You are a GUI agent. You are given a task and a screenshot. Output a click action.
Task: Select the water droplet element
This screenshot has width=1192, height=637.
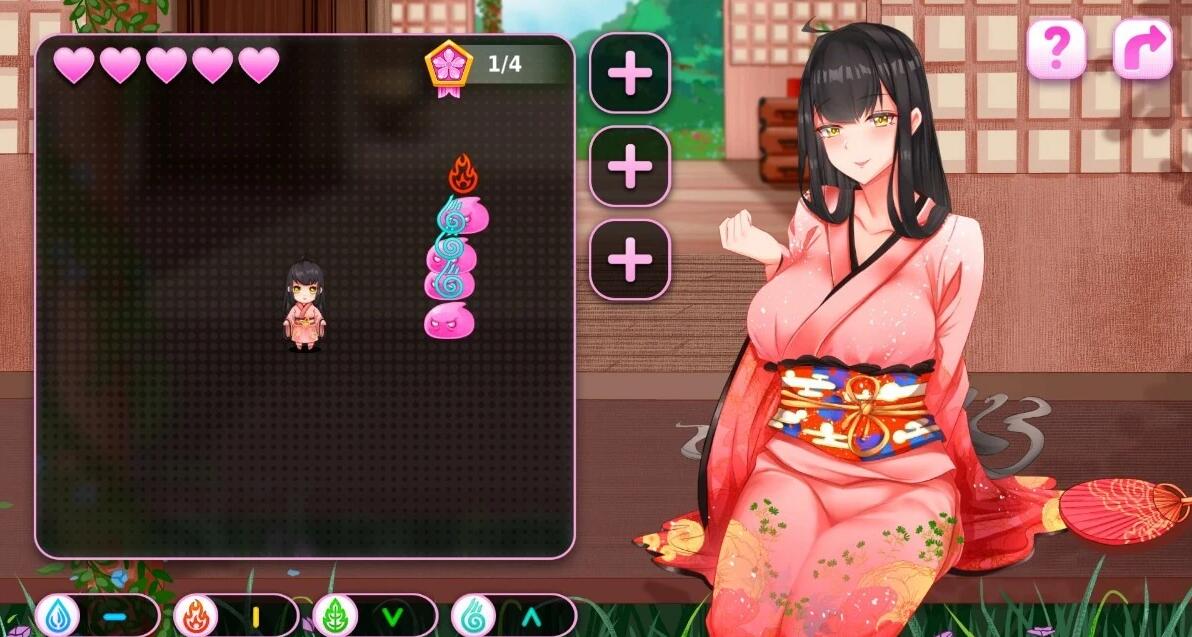pos(60,616)
